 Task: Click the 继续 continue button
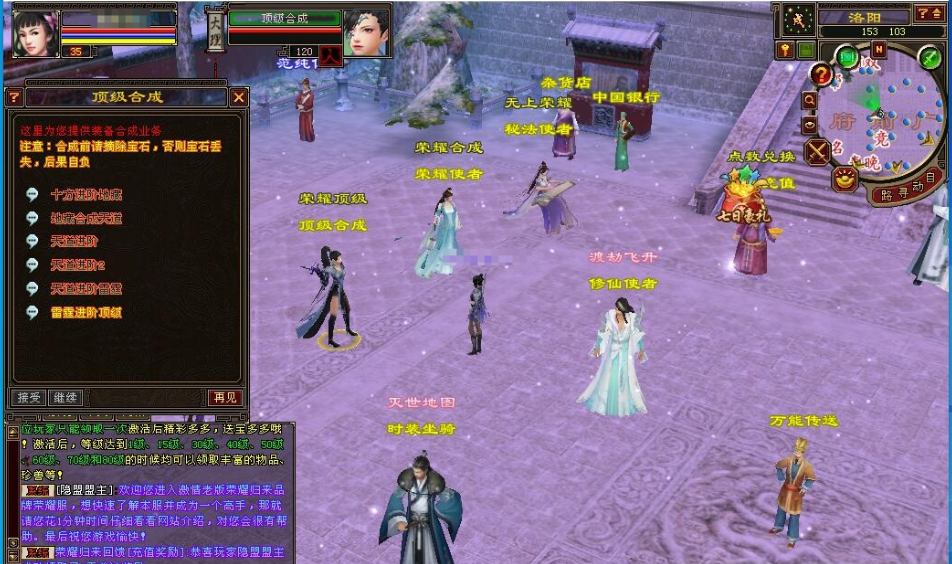tap(64, 397)
